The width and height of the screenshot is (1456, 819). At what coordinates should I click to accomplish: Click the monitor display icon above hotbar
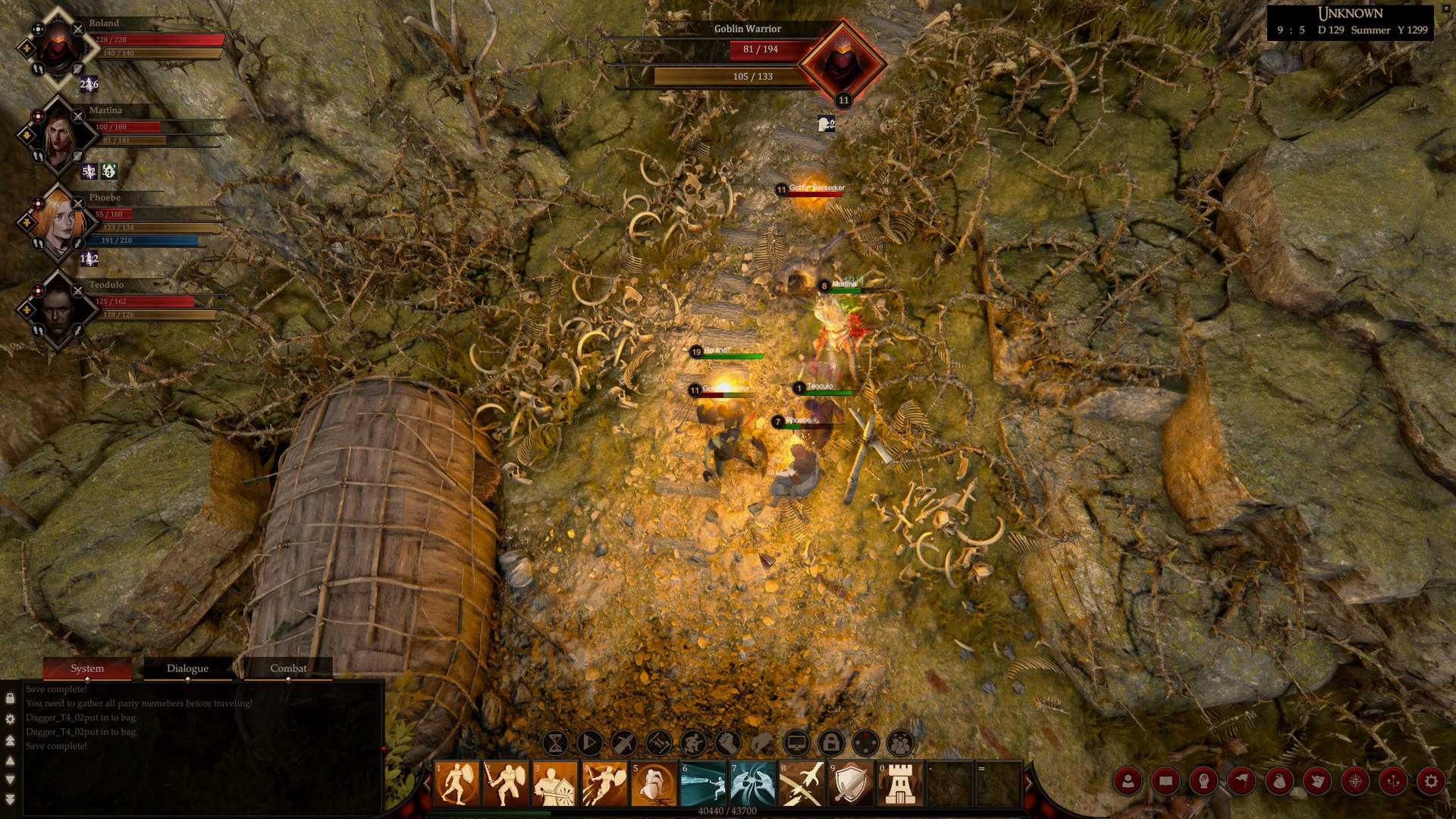point(795,743)
